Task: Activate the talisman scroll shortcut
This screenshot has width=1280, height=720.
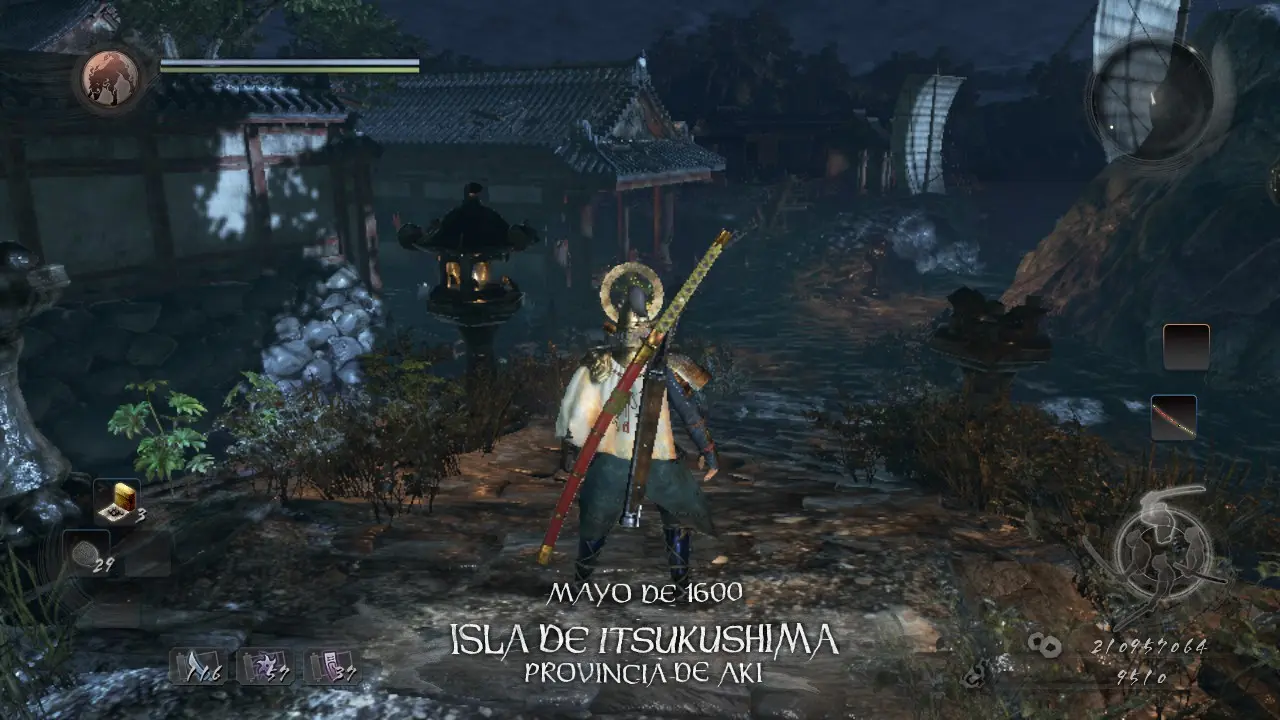Action: click(x=333, y=666)
